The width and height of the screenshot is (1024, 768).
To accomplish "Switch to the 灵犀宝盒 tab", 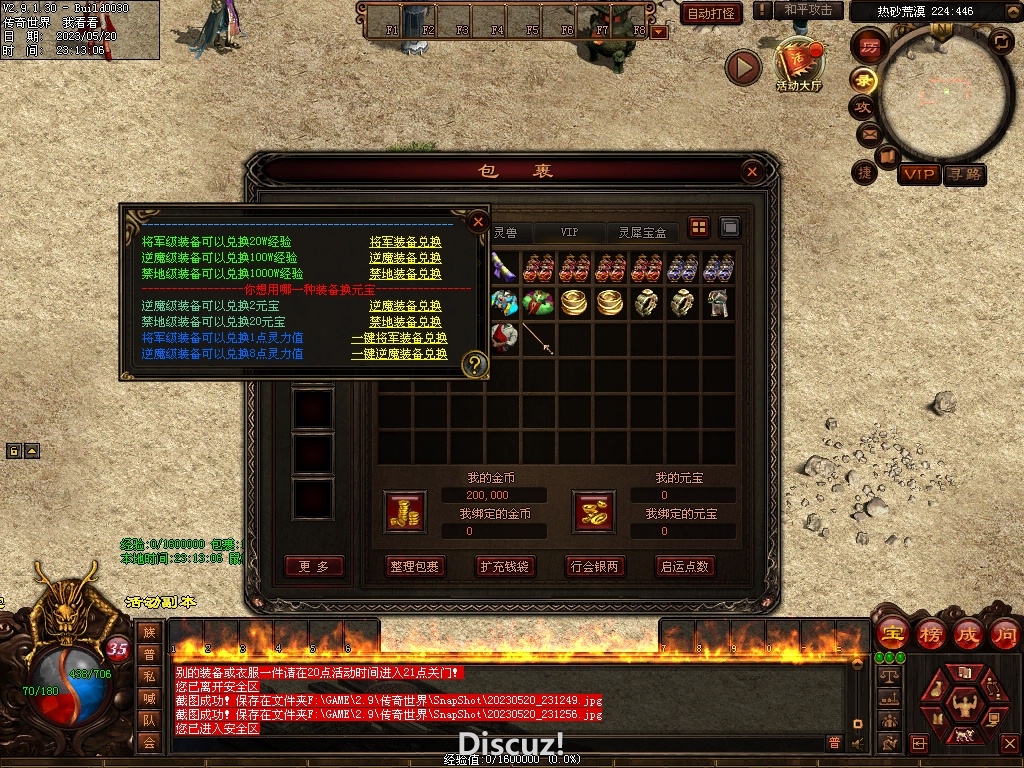I will (642, 232).
